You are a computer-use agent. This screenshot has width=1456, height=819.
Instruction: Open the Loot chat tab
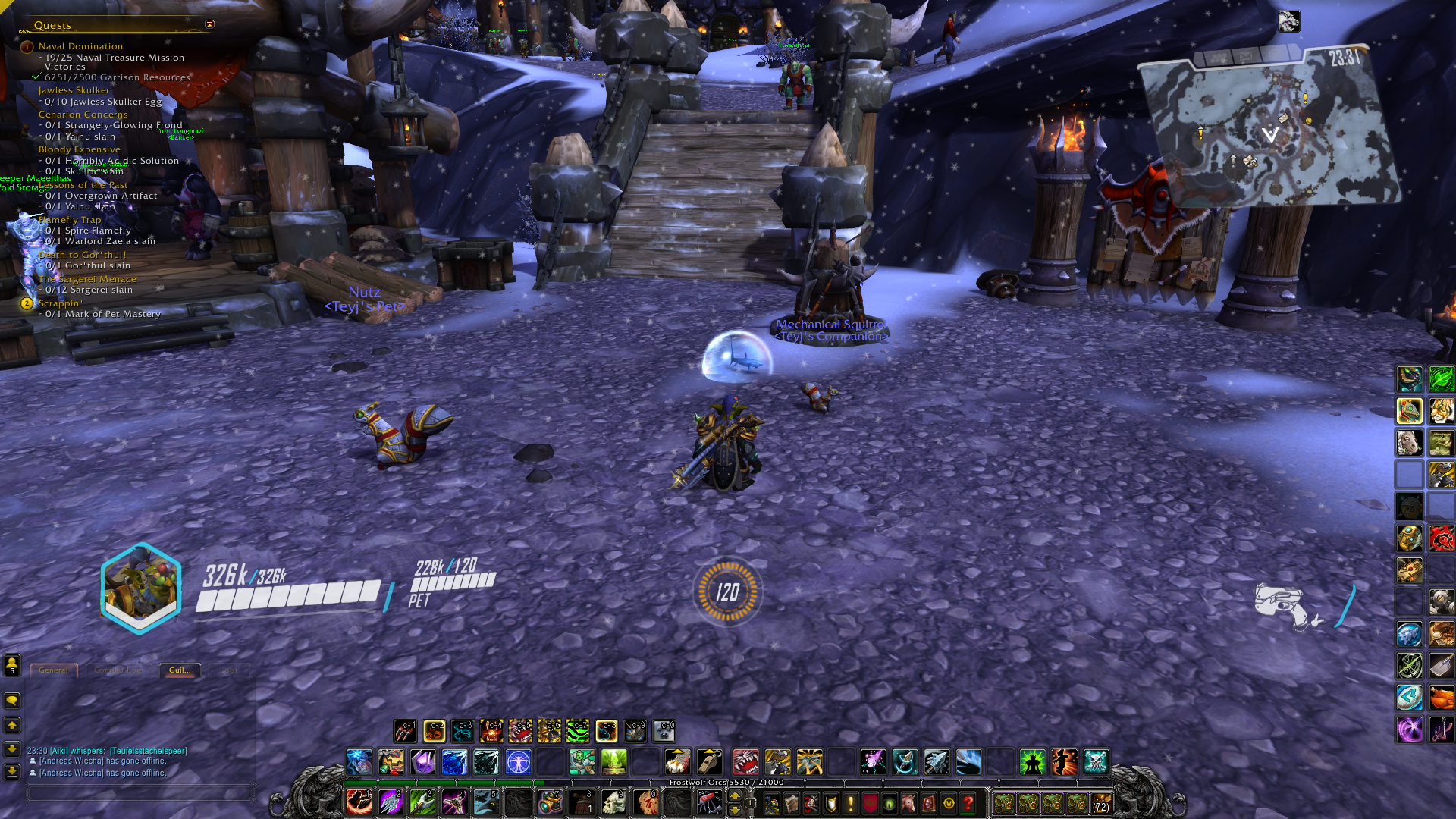228,670
